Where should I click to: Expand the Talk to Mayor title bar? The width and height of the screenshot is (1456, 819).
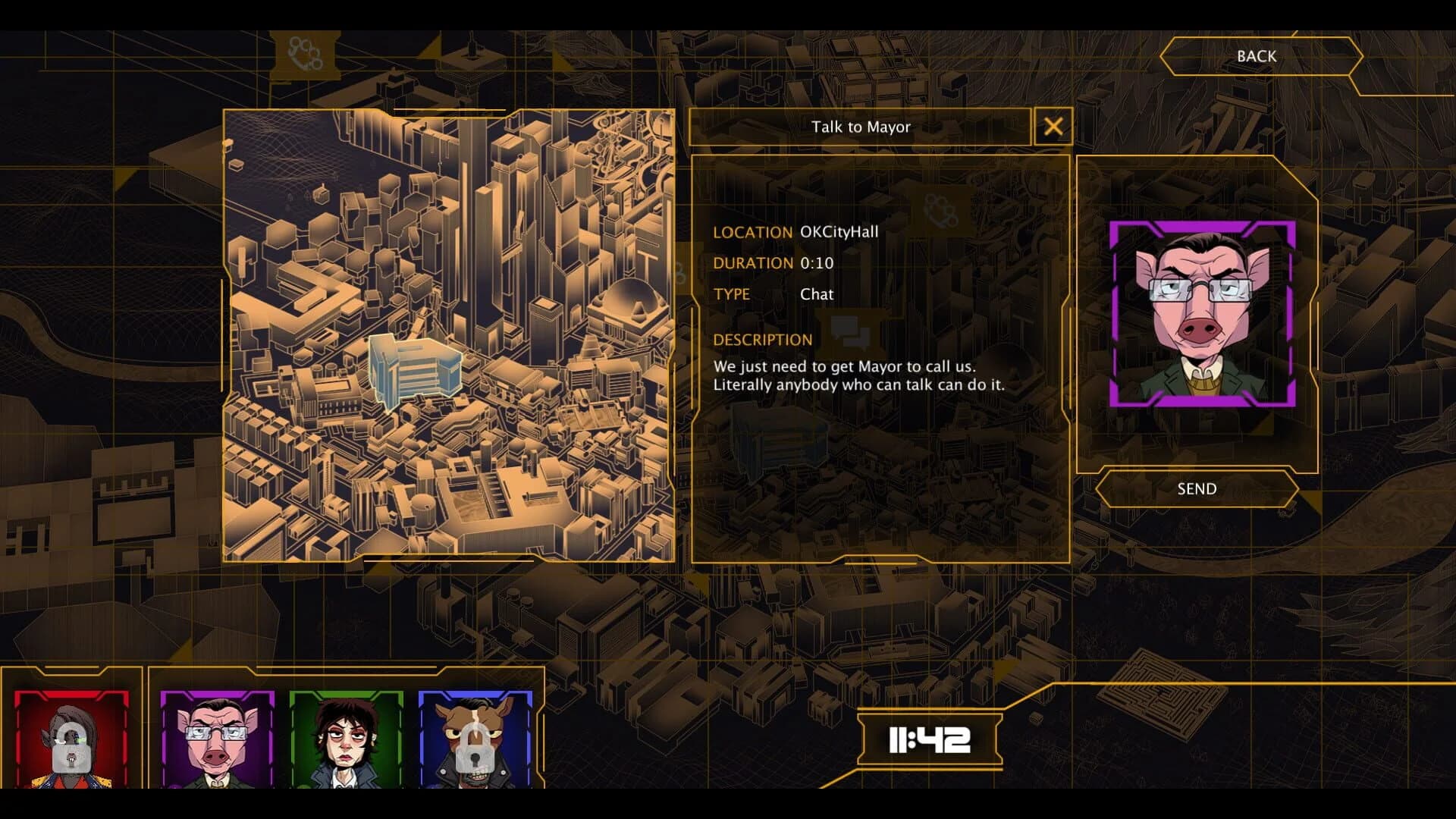861,127
